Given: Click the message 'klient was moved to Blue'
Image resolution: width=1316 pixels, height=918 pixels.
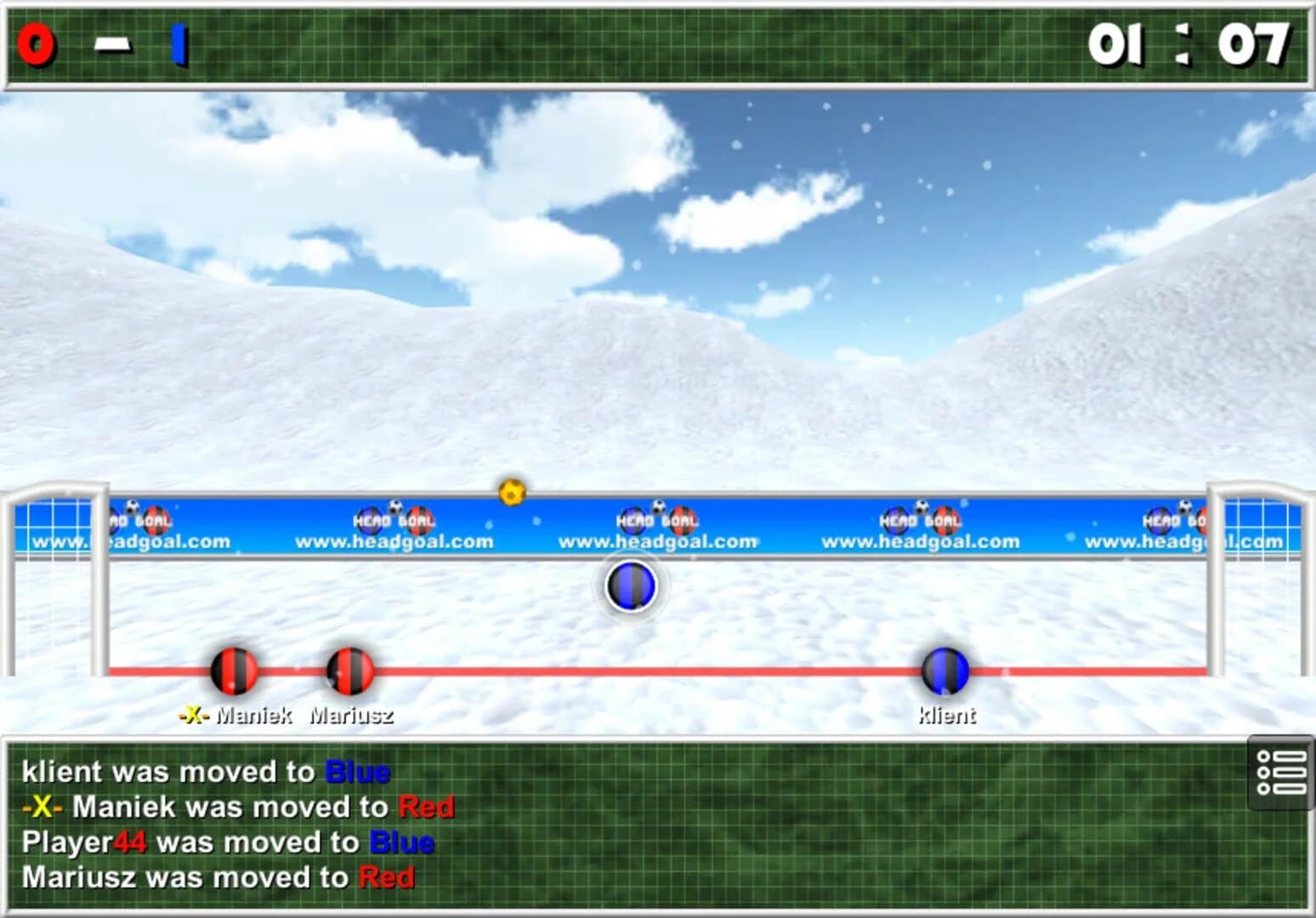Looking at the screenshot, I should [x=204, y=772].
